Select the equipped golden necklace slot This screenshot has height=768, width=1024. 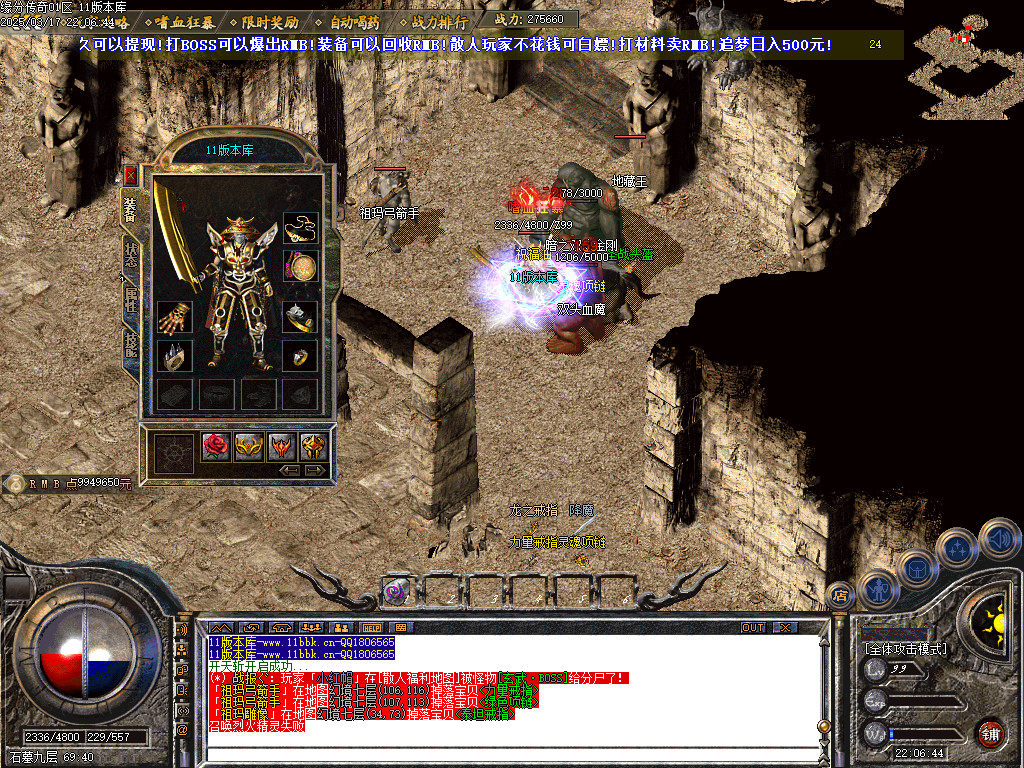(300, 229)
